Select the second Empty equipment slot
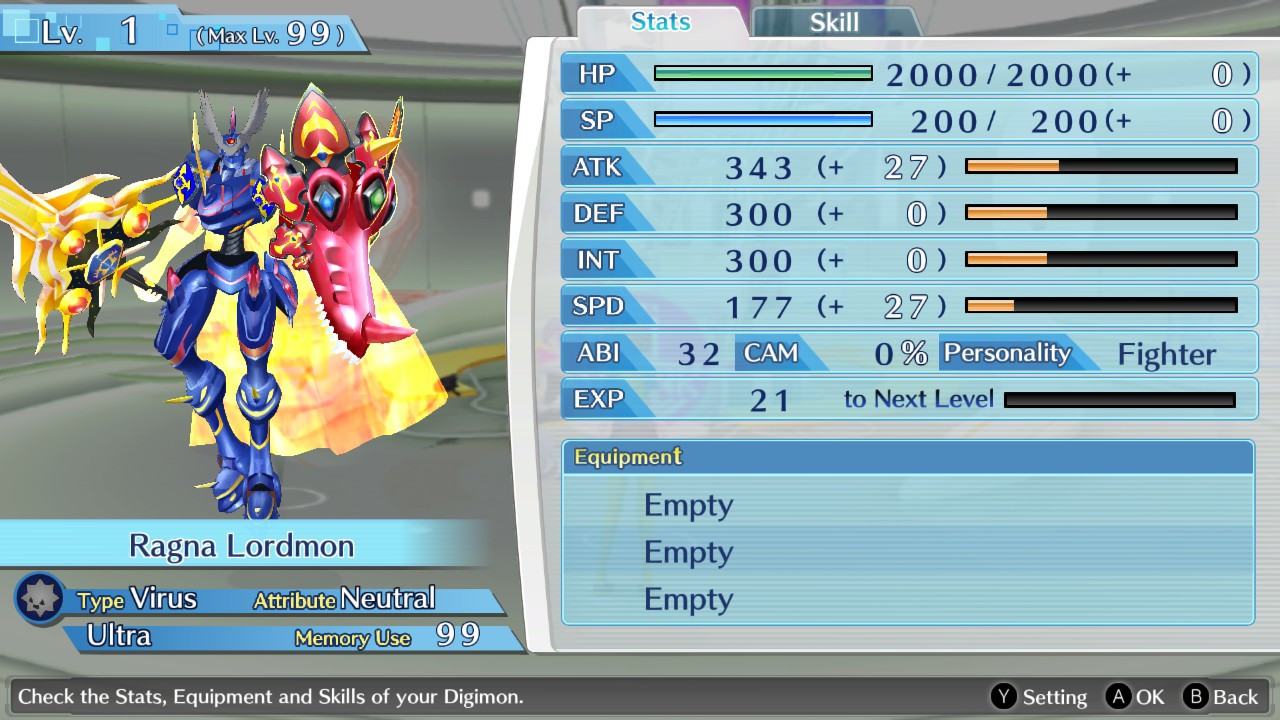Image resolution: width=1280 pixels, height=720 pixels. pos(688,552)
